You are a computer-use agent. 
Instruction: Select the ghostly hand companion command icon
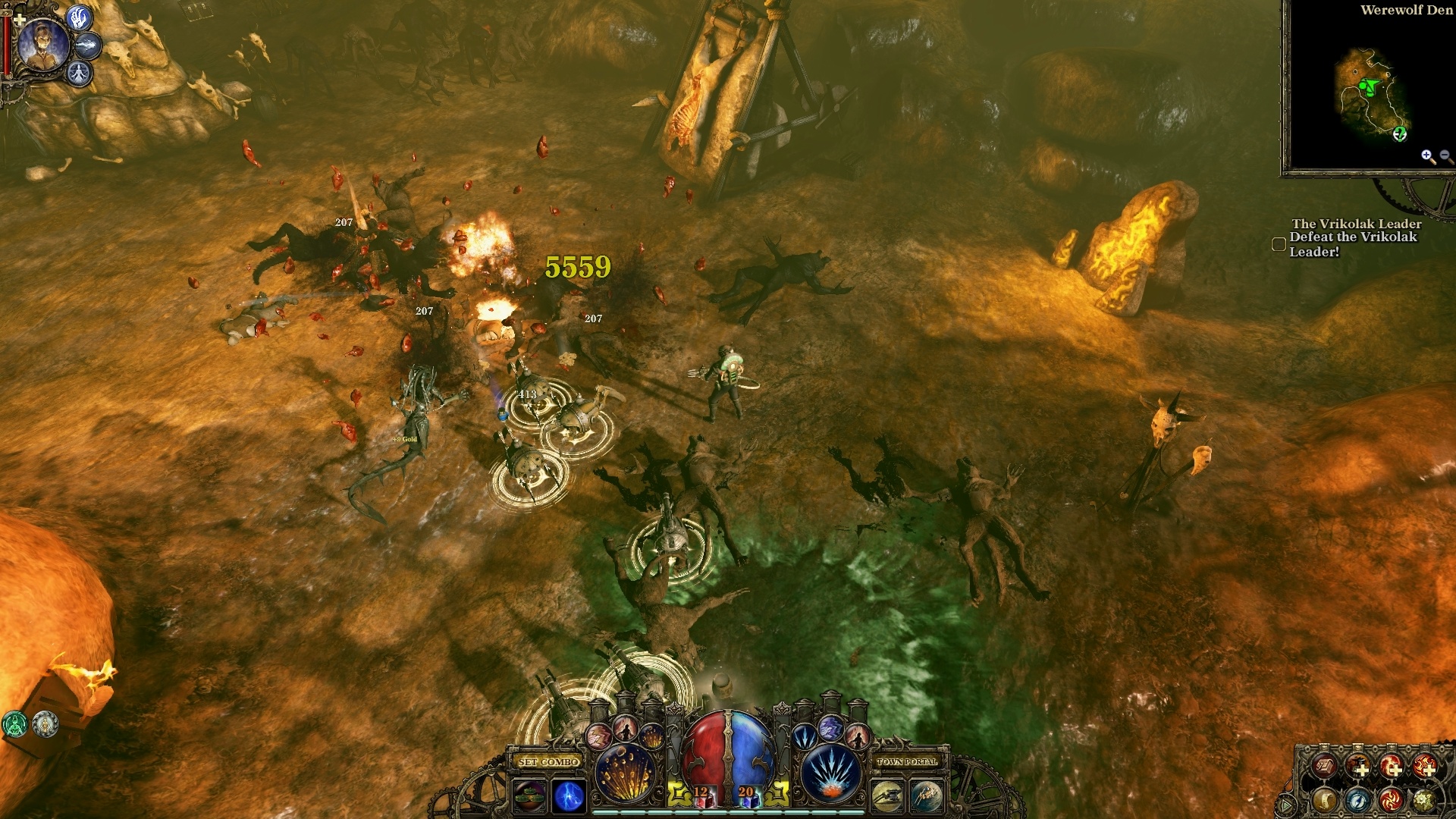click(x=80, y=17)
